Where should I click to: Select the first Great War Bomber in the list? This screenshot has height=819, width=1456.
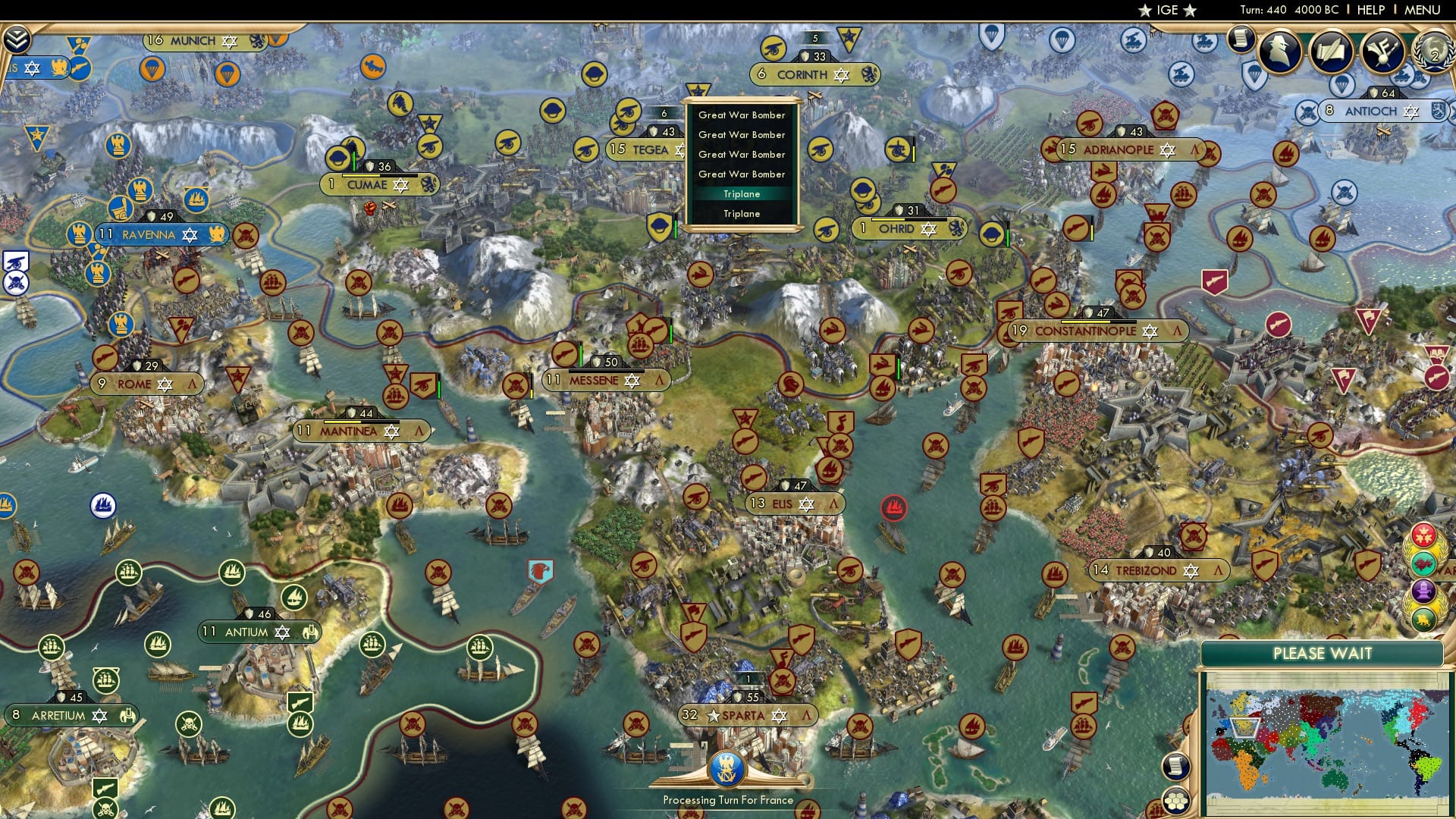(x=741, y=115)
